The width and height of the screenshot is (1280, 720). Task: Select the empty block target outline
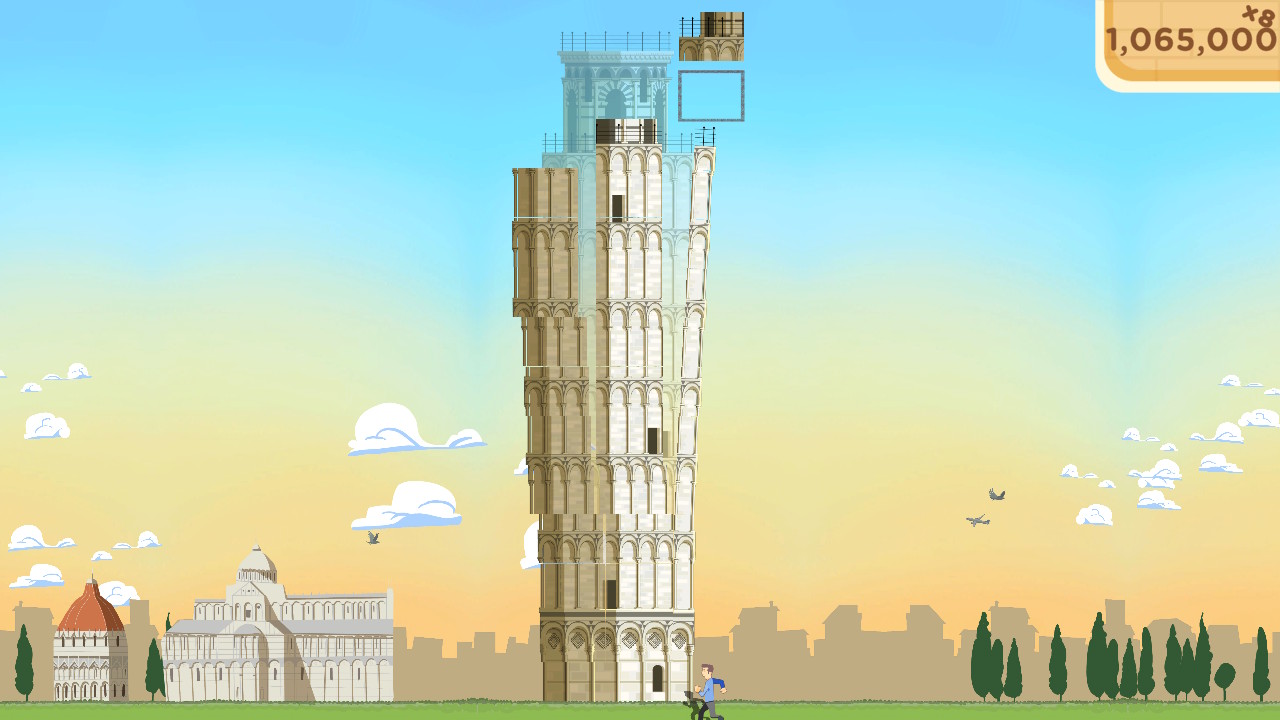pos(711,95)
